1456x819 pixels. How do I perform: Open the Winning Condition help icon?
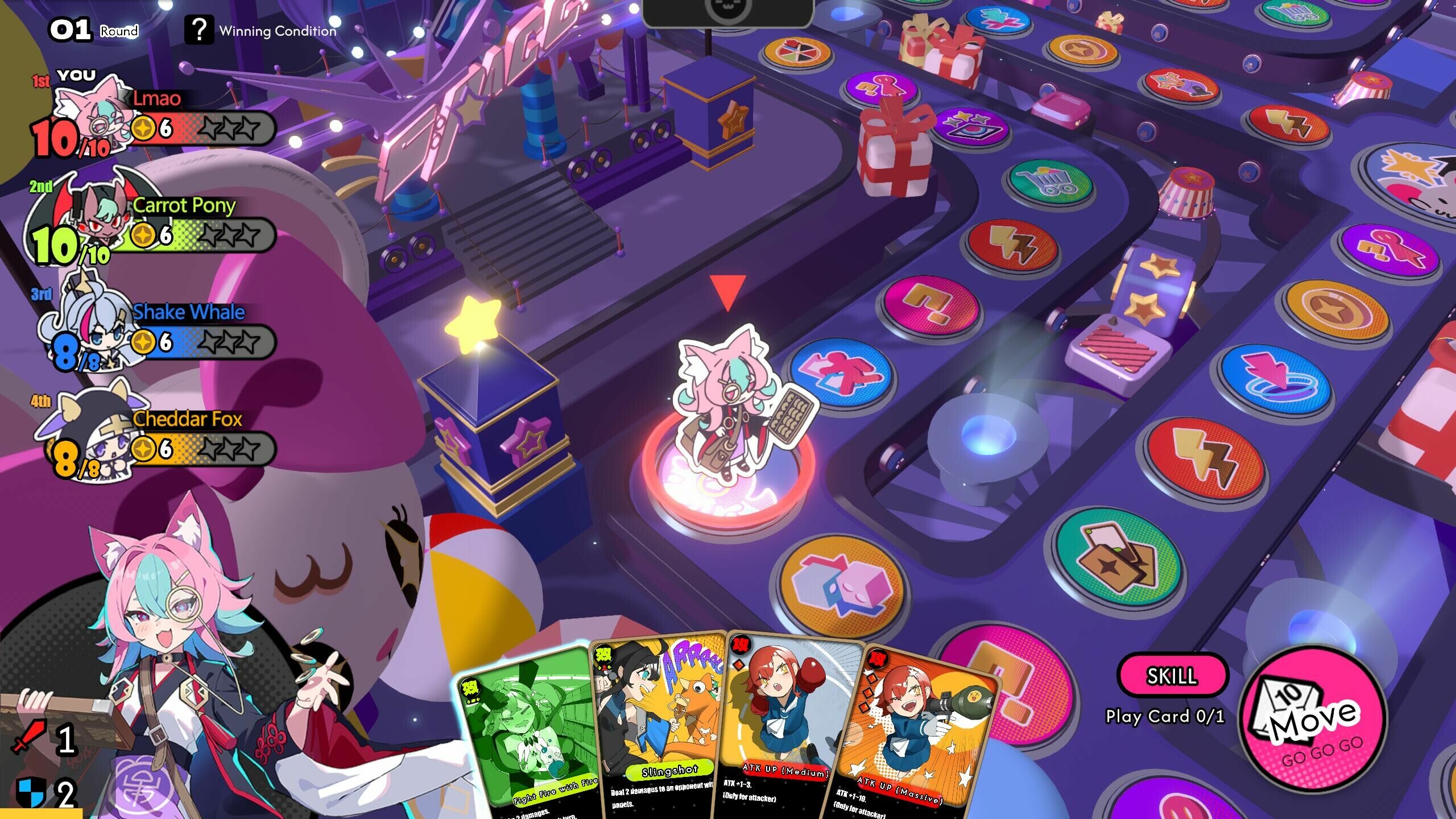200,28
